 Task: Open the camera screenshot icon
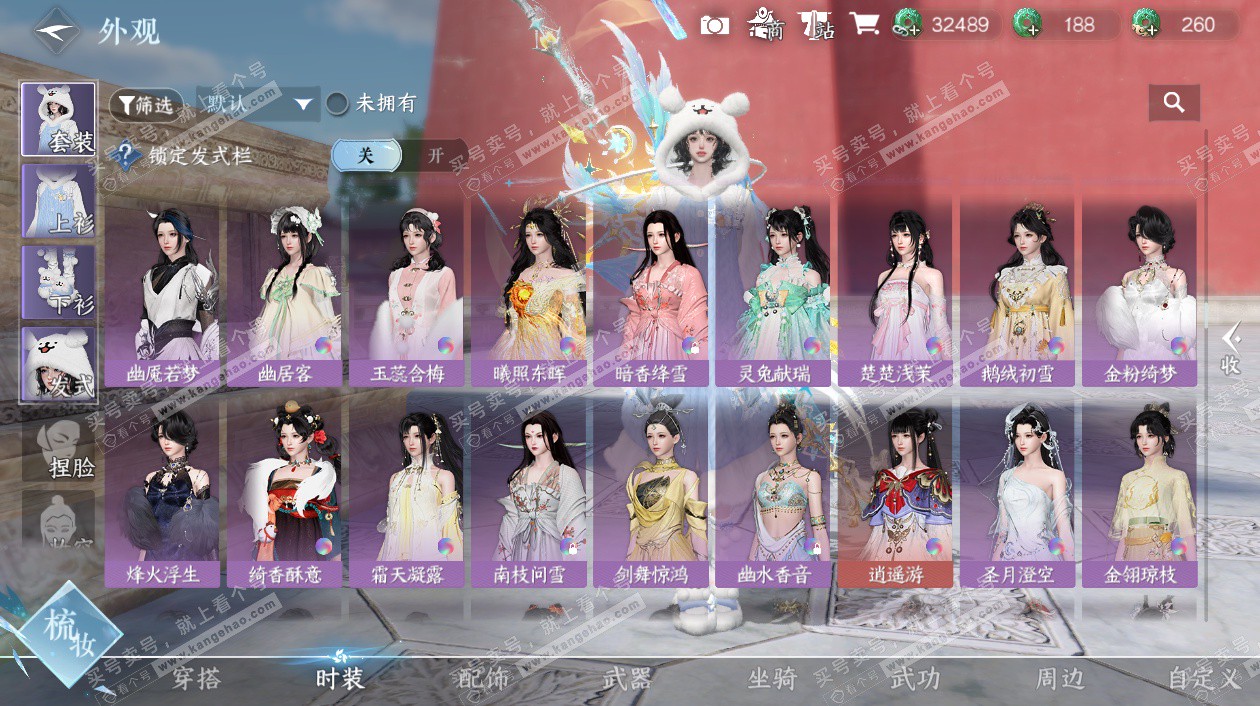coord(714,25)
